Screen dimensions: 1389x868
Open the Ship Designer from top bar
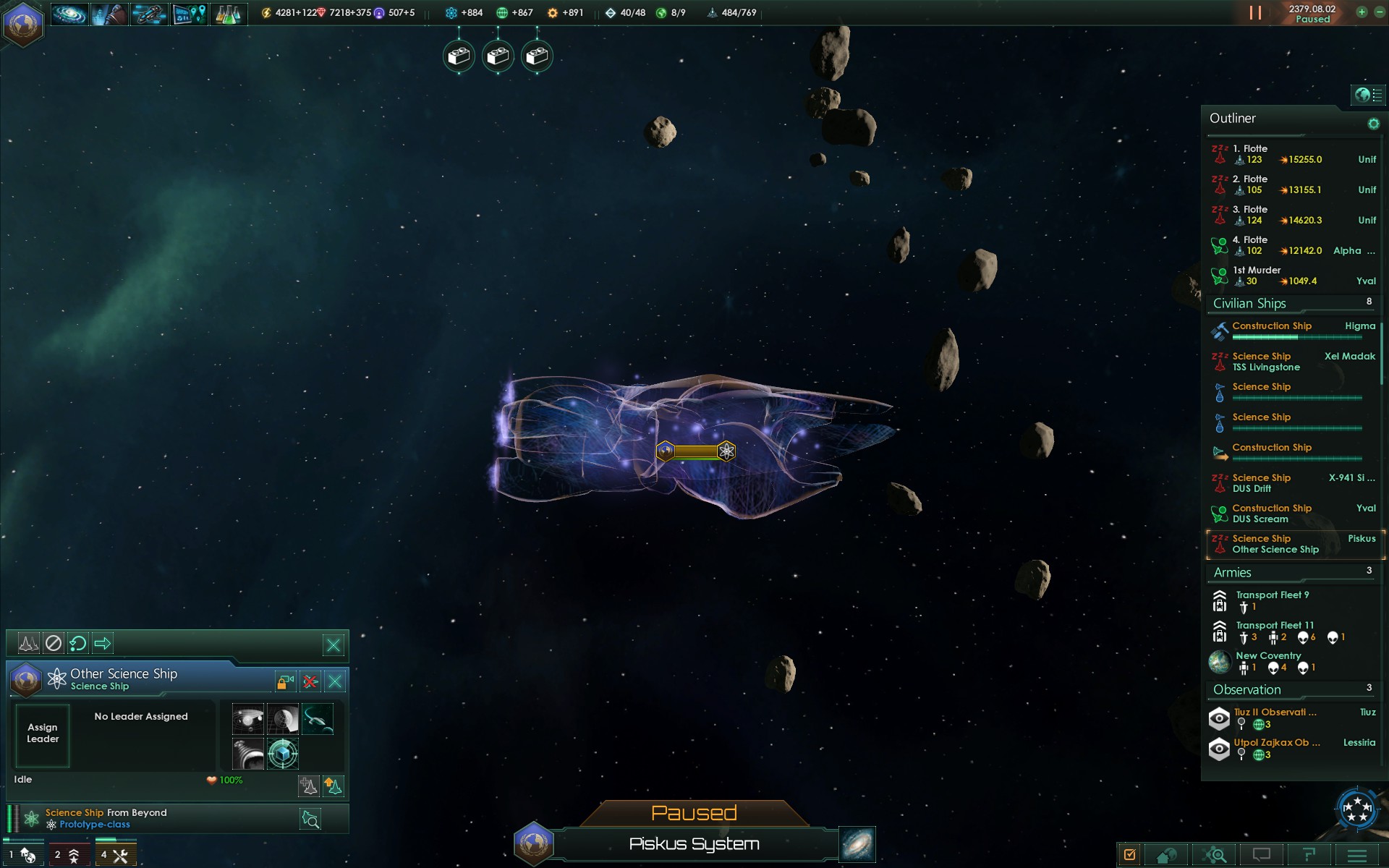(149, 14)
